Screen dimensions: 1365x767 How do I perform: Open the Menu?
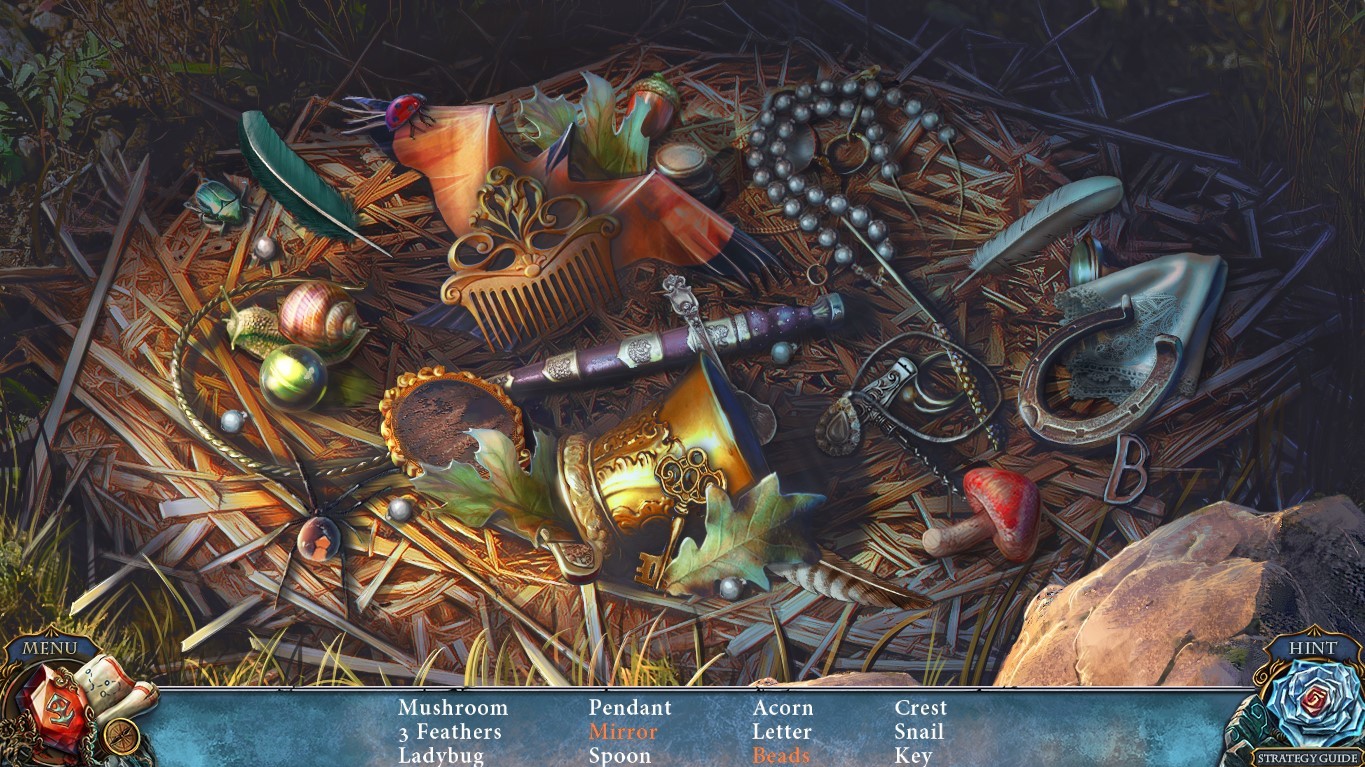48,648
